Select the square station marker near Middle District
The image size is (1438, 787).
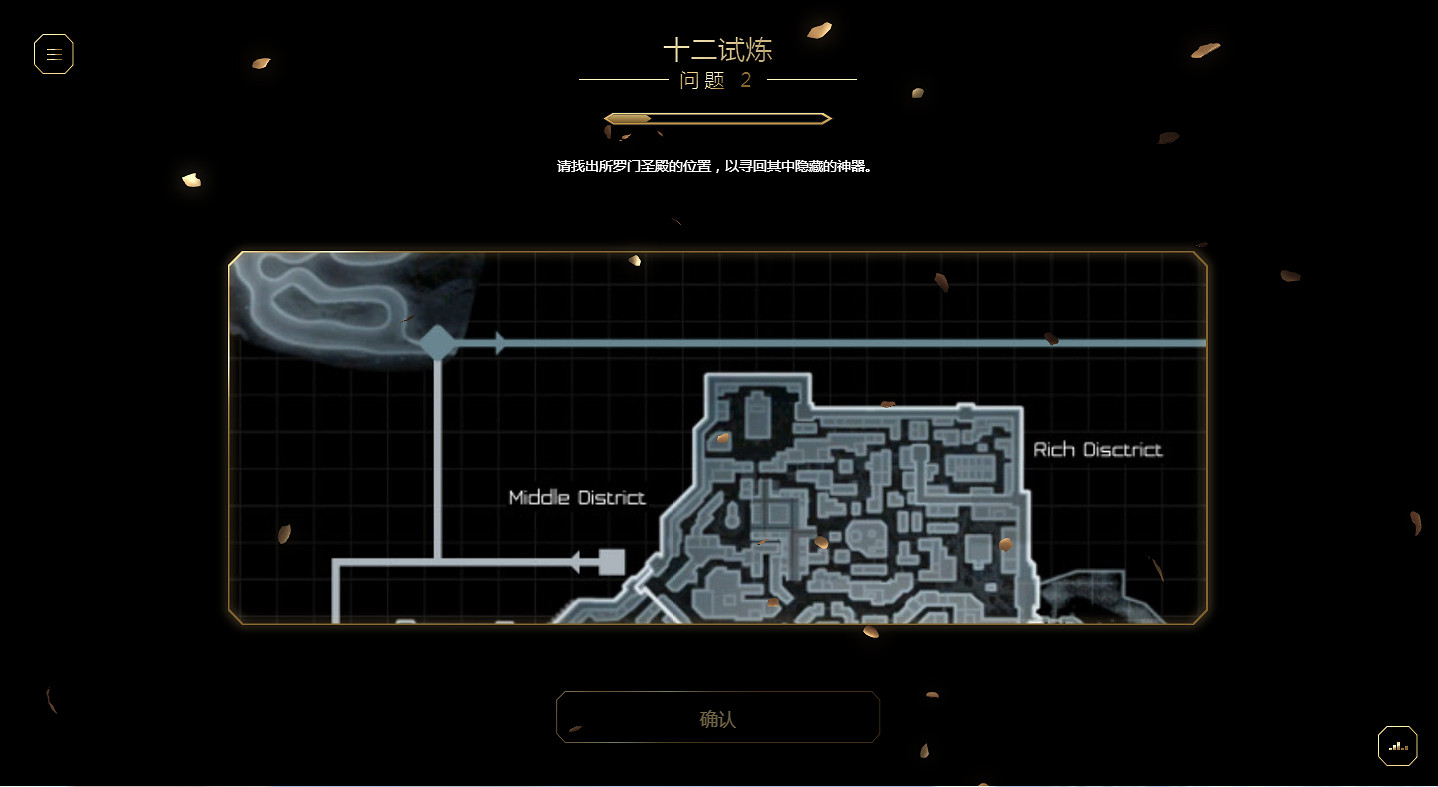(612, 562)
